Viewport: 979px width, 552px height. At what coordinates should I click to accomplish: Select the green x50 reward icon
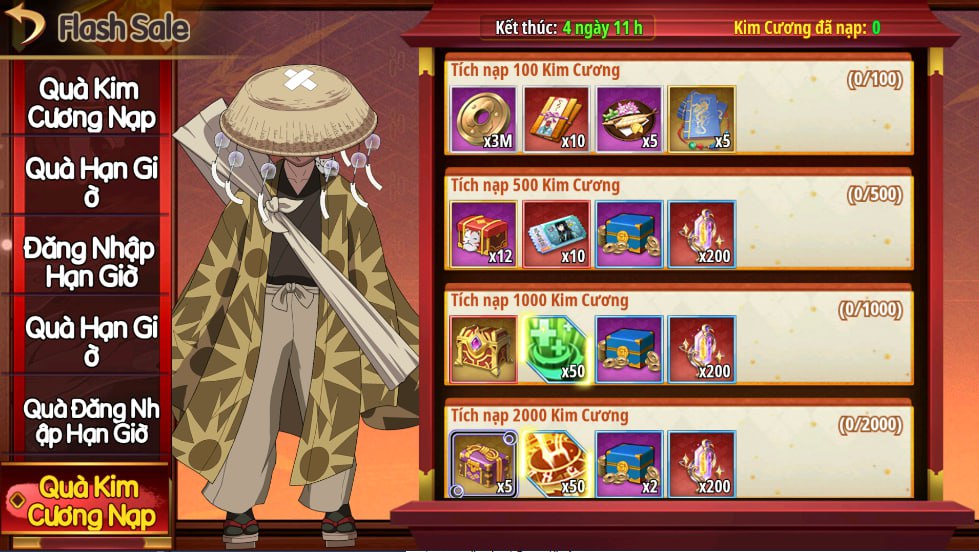[557, 350]
